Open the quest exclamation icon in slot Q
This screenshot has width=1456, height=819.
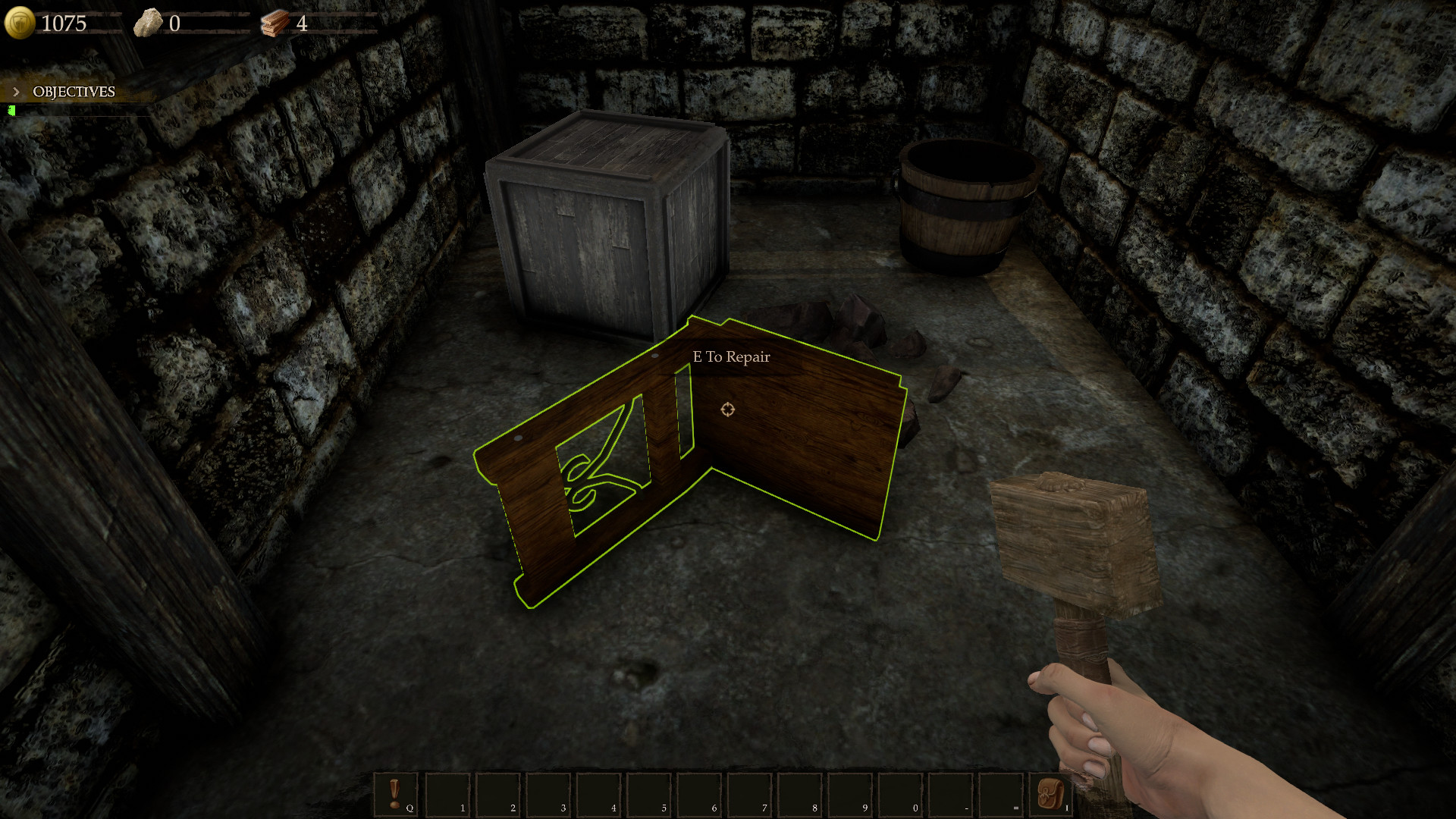point(394,792)
